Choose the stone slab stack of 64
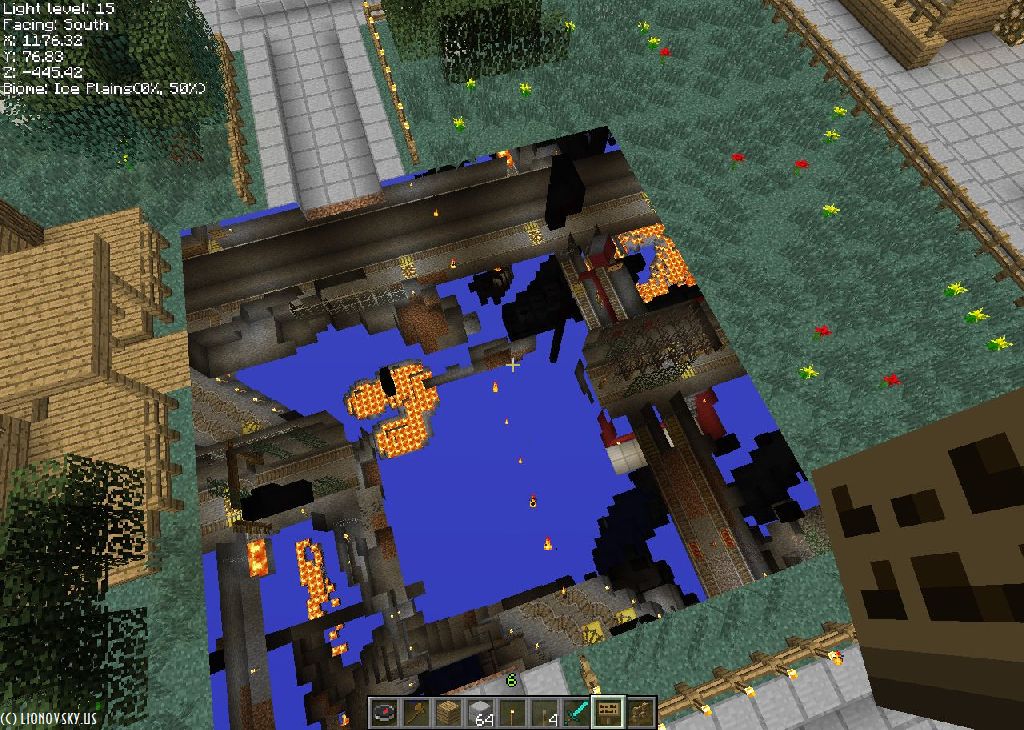The height and width of the screenshot is (730, 1024). click(x=481, y=713)
